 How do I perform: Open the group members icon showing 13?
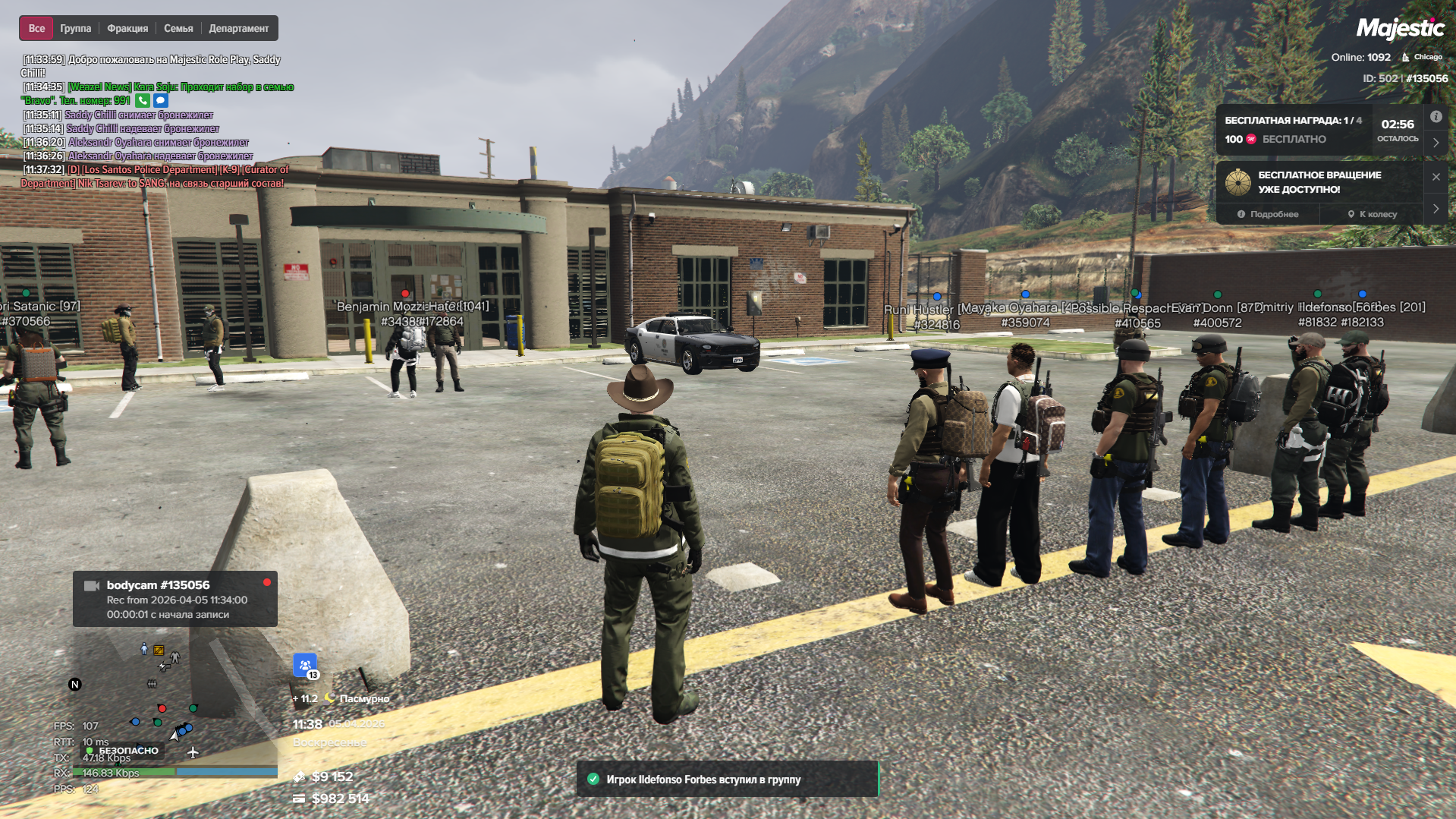305,666
